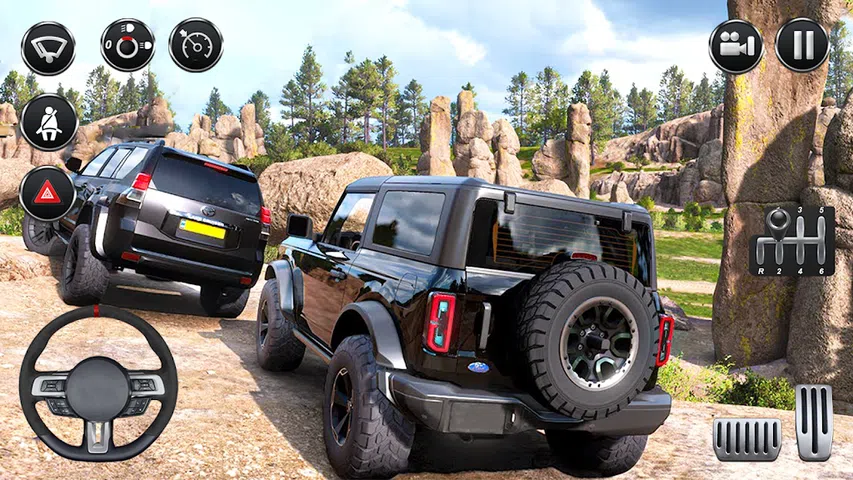
Task: Pause the game
Action: [802, 46]
